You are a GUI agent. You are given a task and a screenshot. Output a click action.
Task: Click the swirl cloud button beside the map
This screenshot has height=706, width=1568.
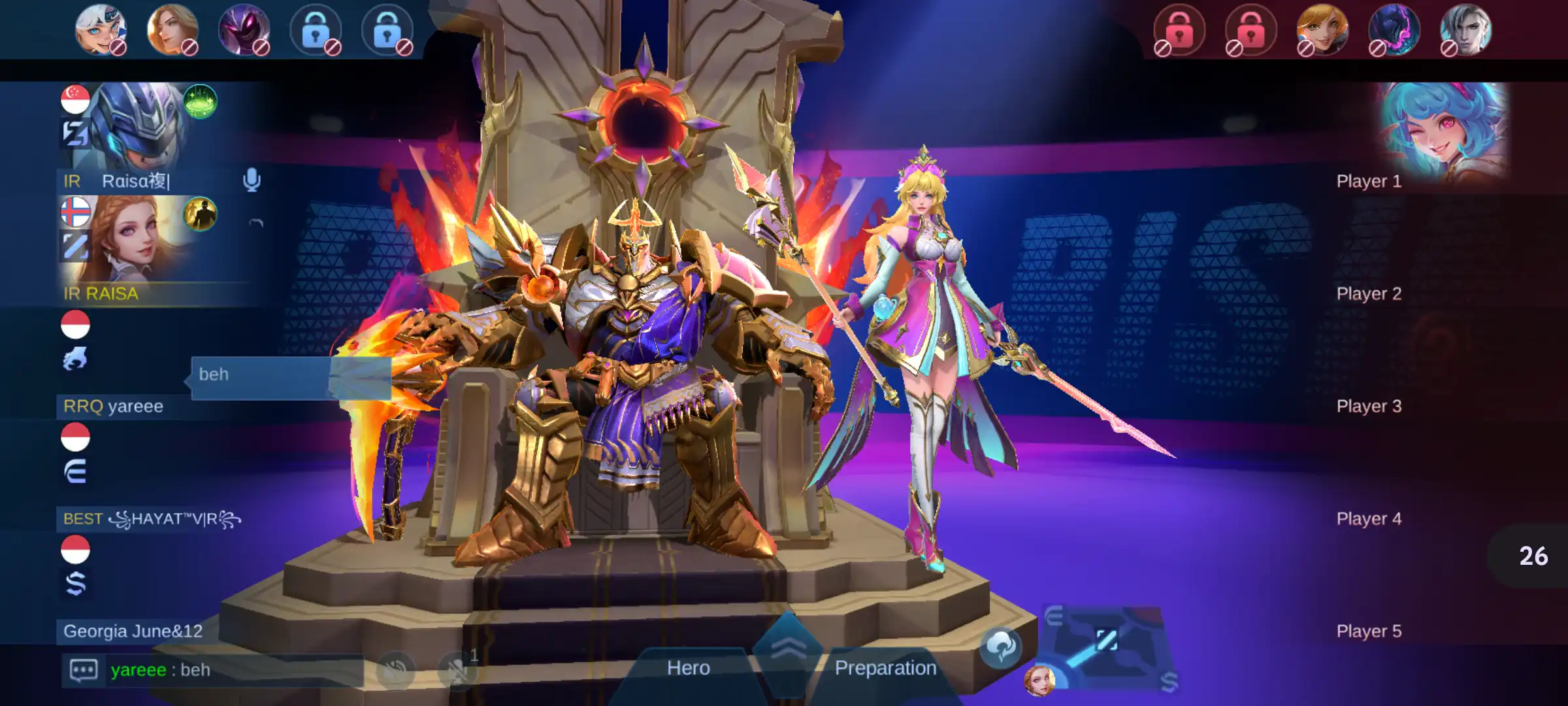click(1000, 647)
